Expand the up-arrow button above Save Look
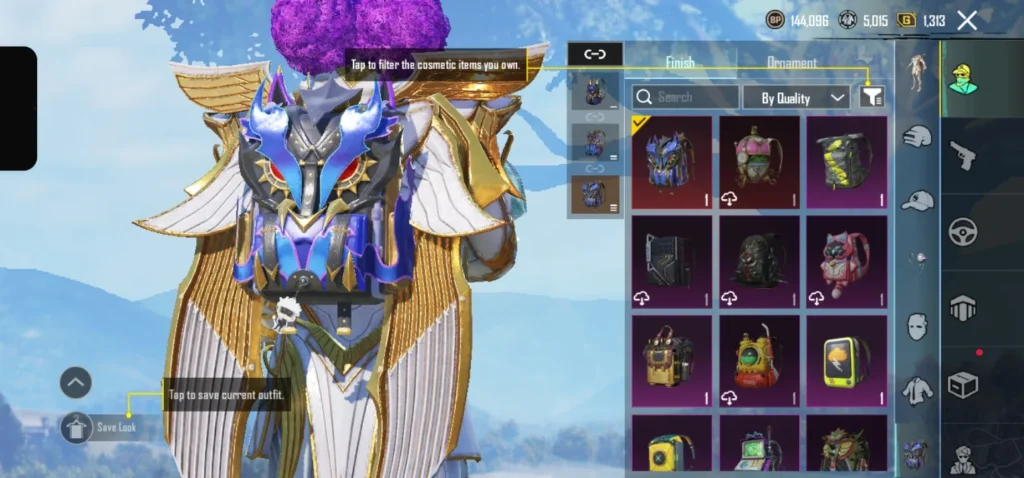The image size is (1024, 478). tap(76, 382)
